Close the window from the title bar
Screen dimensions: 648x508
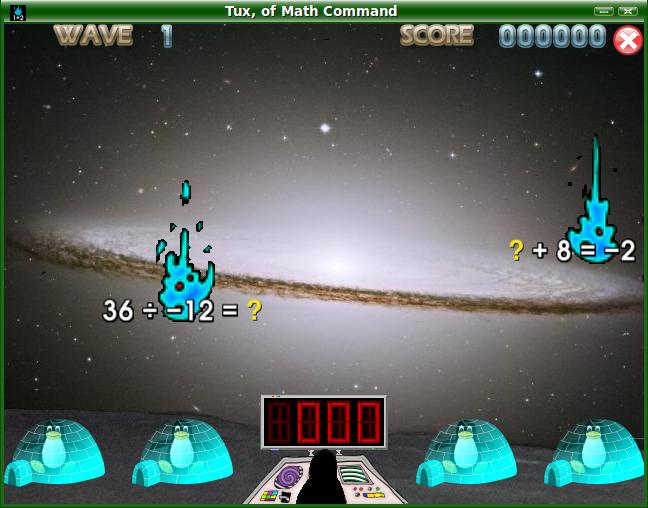pos(628,11)
